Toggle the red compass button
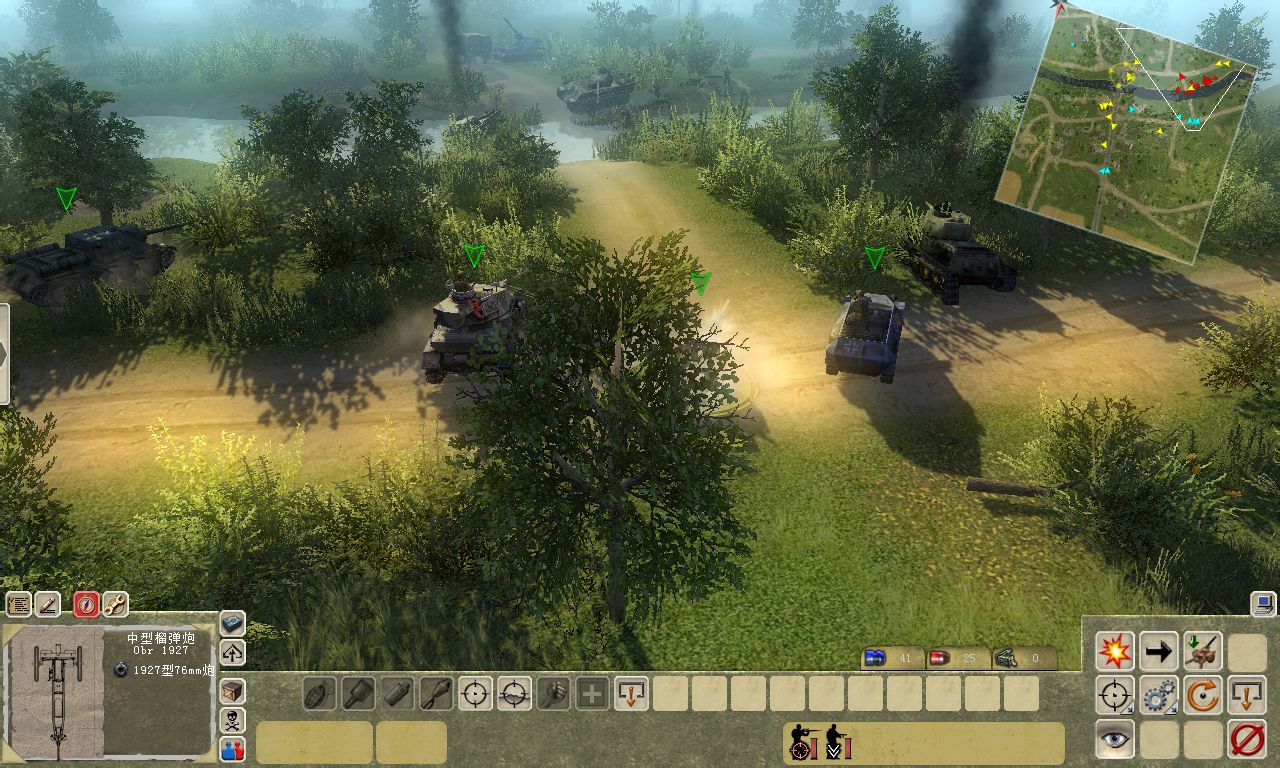This screenshot has width=1280, height=768. (x=87, y=604)
